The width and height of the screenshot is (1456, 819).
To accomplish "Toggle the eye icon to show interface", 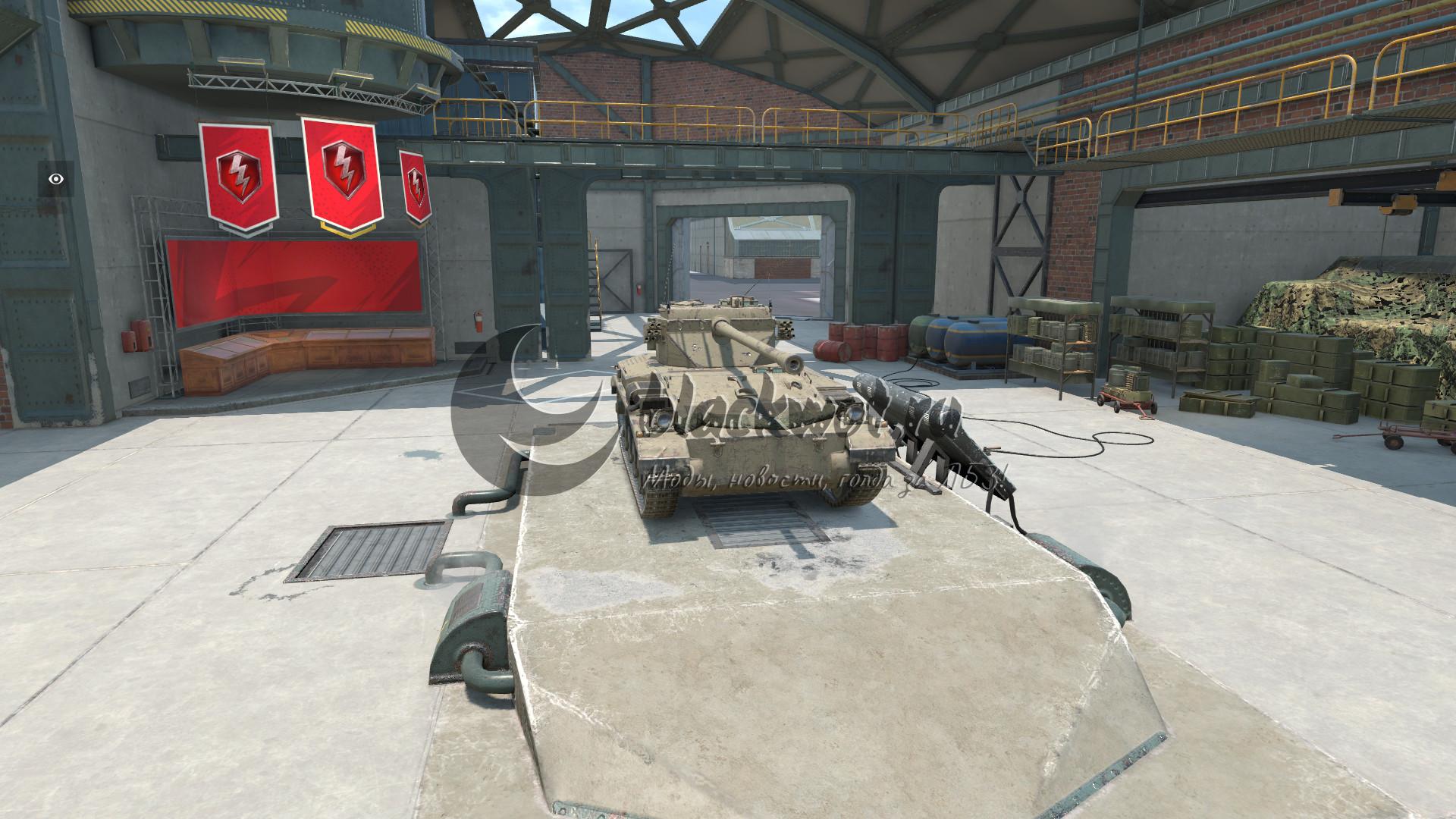I will point(56,179).
